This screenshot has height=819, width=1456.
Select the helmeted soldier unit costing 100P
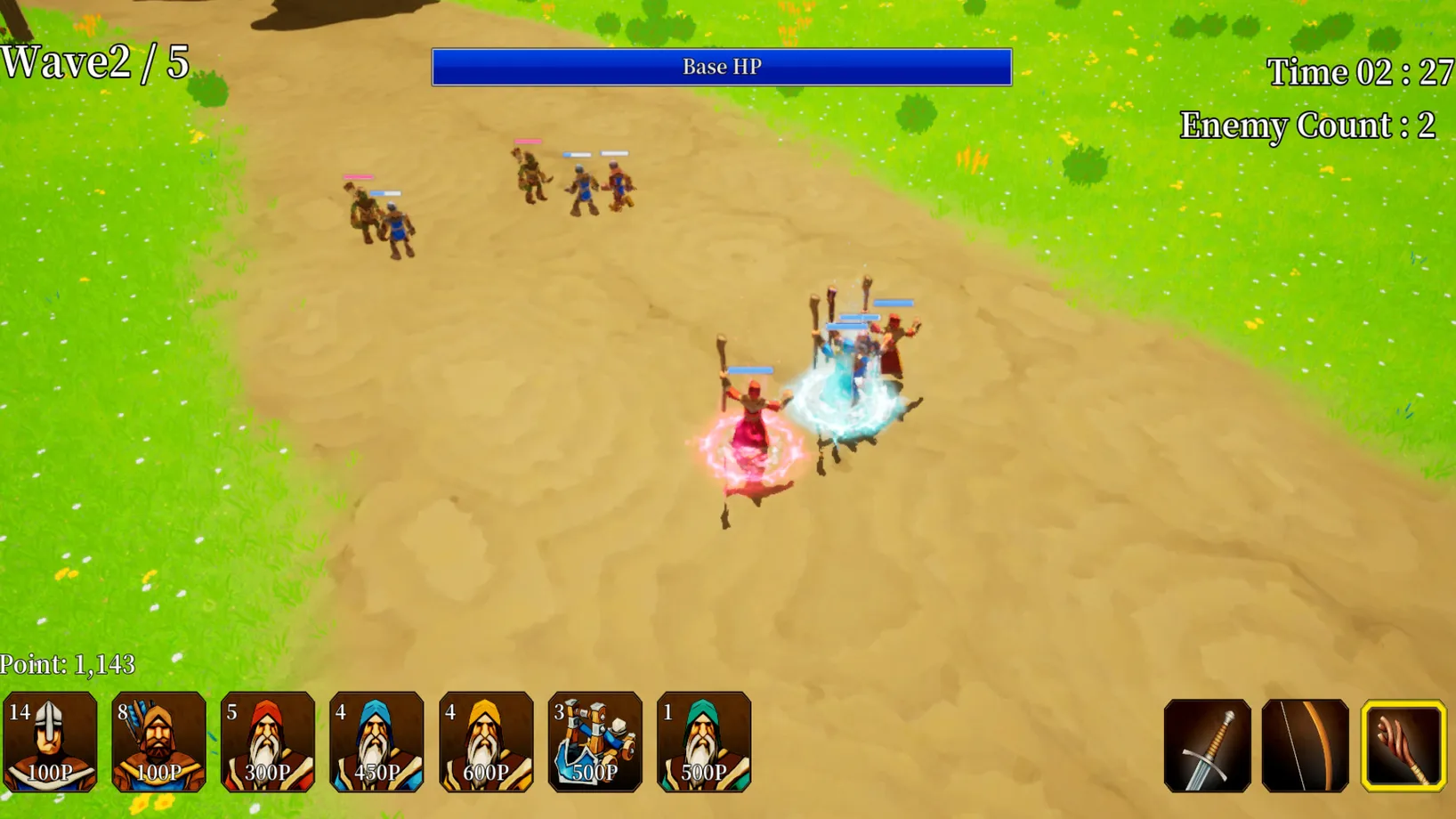click(x=50, y=742)
